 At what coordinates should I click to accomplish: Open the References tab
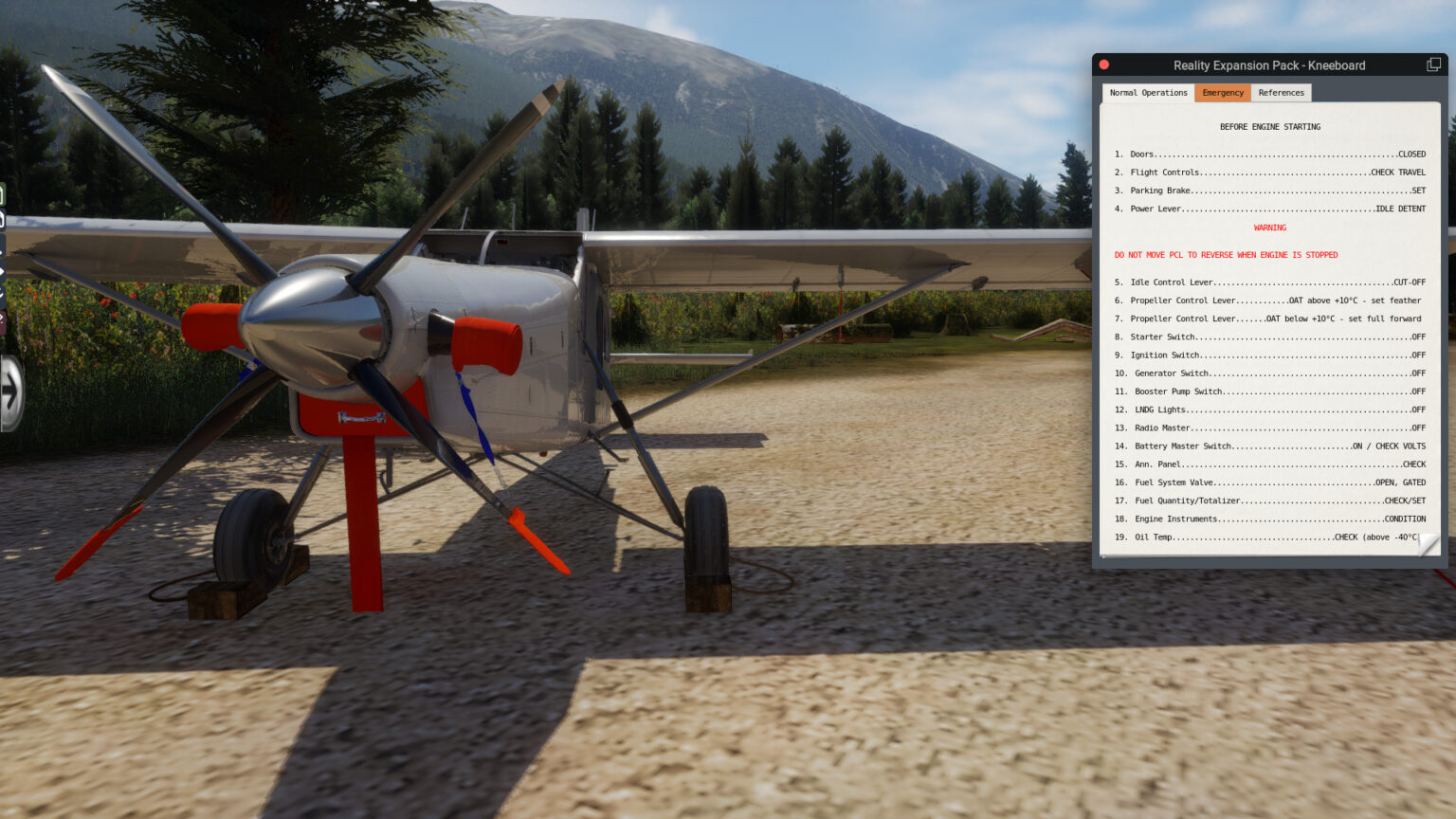(x=1282, y=92)
